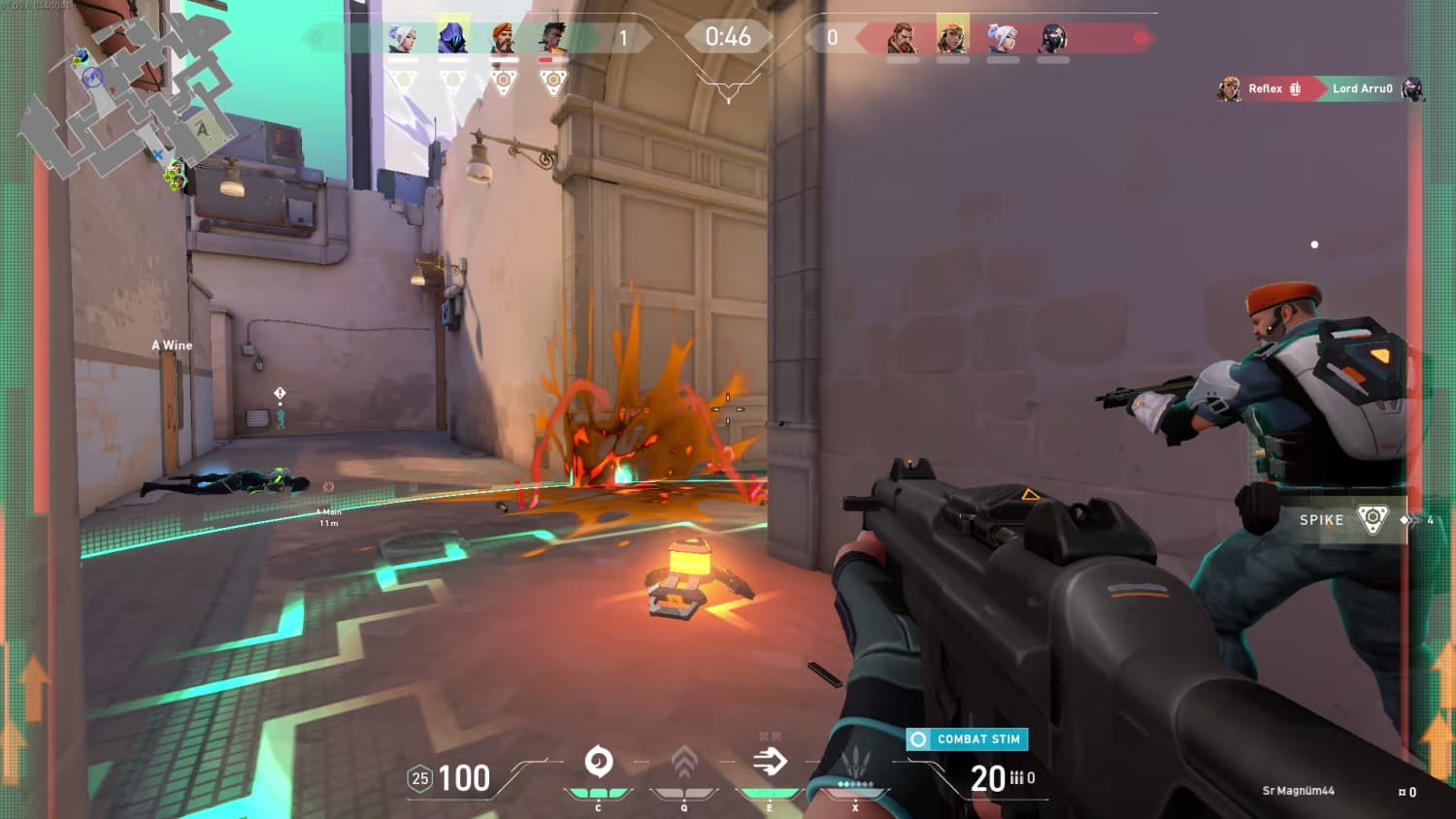Screen dimensions: 1456x819
Task: Trigger the Tailwind dash ability icon
Action: 770,762
